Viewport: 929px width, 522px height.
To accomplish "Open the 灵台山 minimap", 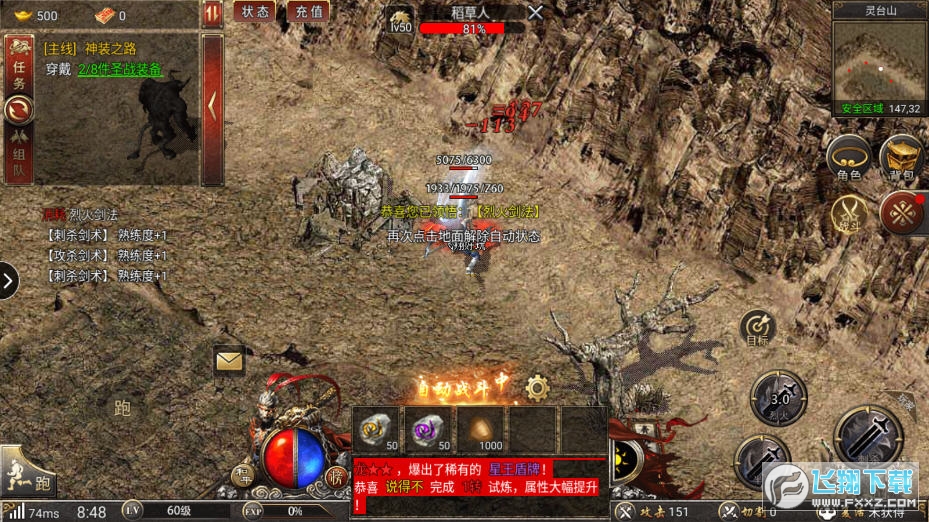I will (880, 66).
